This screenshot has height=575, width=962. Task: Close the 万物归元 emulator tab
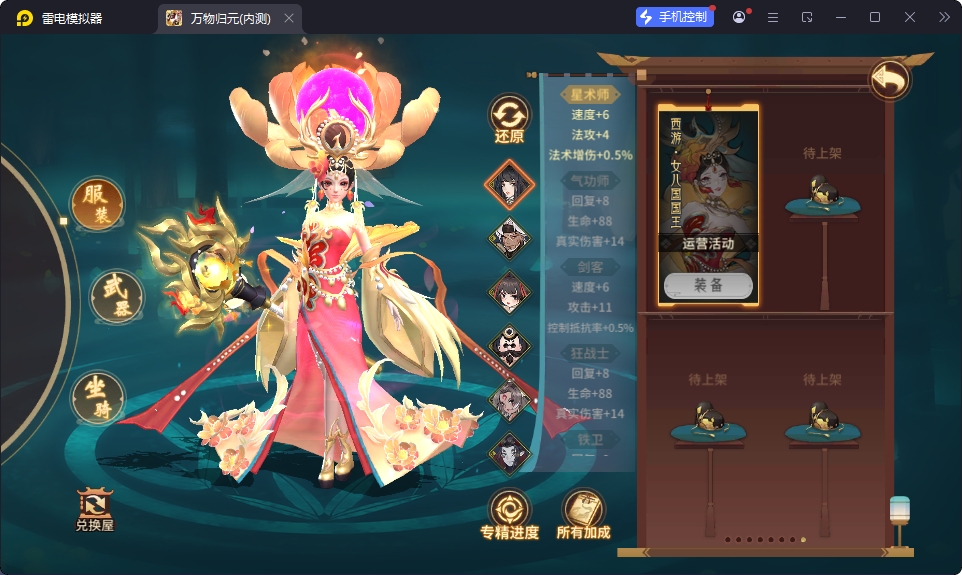[289, 18]
